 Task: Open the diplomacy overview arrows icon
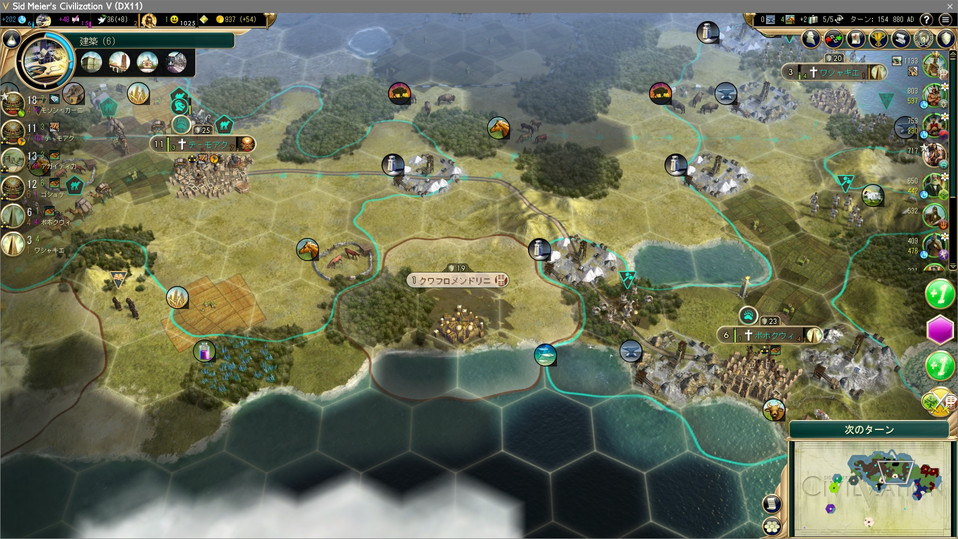[834, 39]
